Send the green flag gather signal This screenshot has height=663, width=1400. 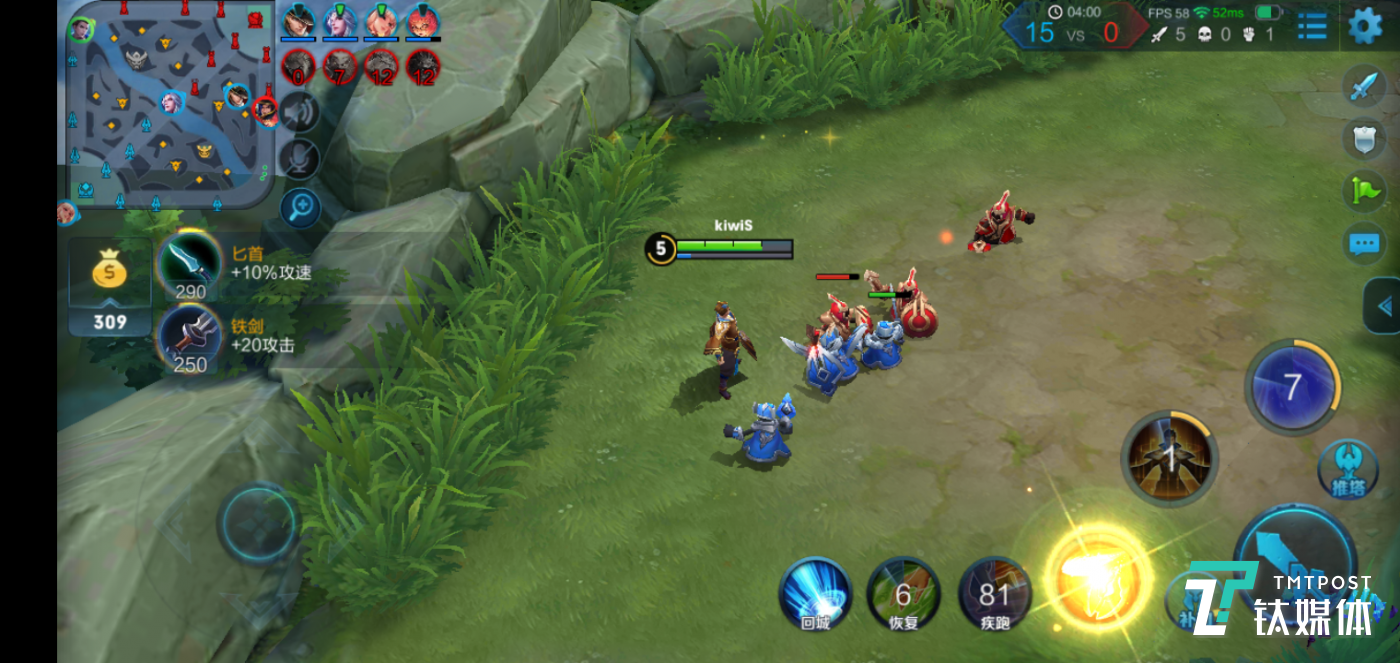point(1364,191)
